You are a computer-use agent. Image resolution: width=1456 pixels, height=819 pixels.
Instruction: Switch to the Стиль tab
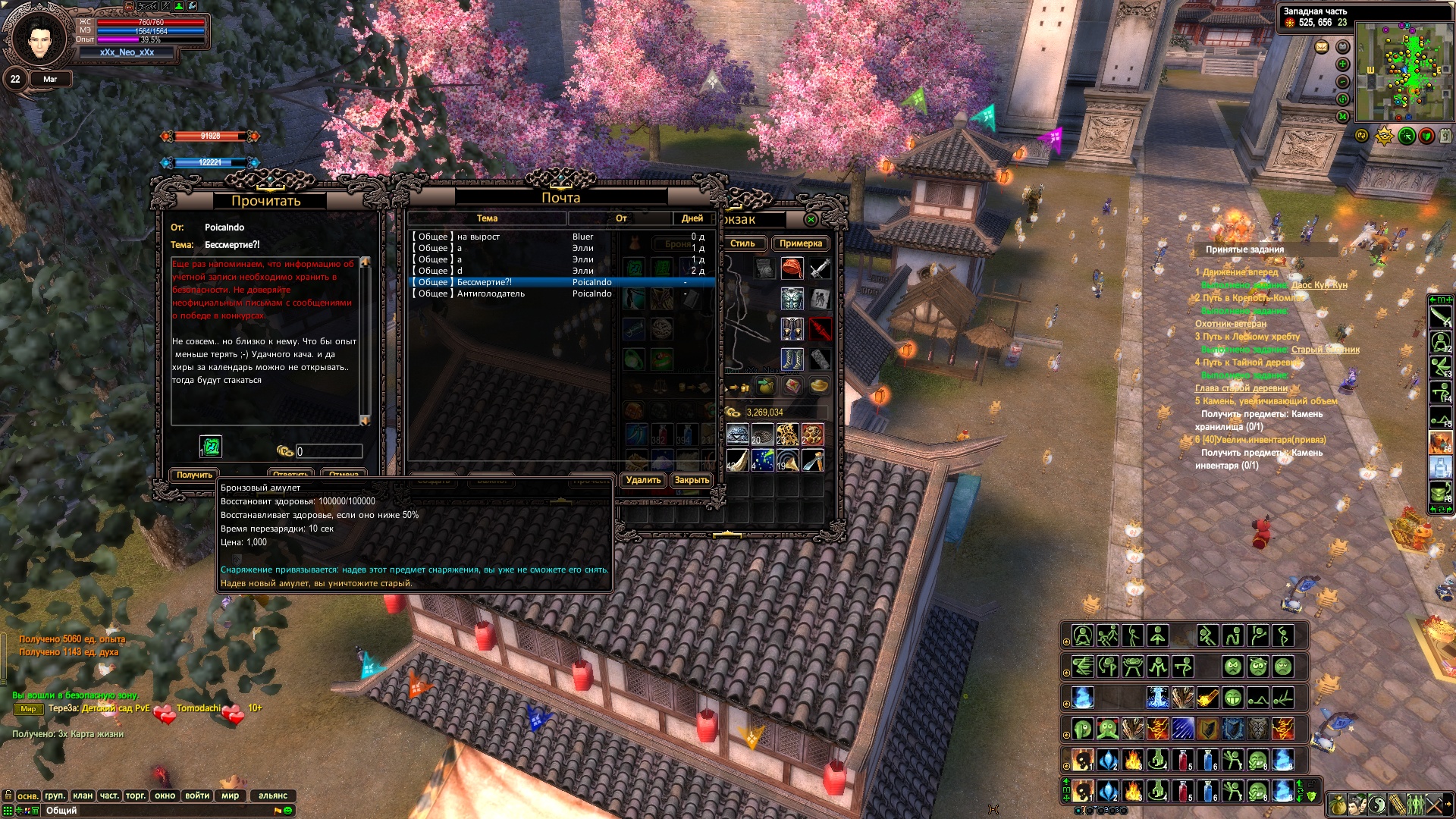[x=742, y=243]
